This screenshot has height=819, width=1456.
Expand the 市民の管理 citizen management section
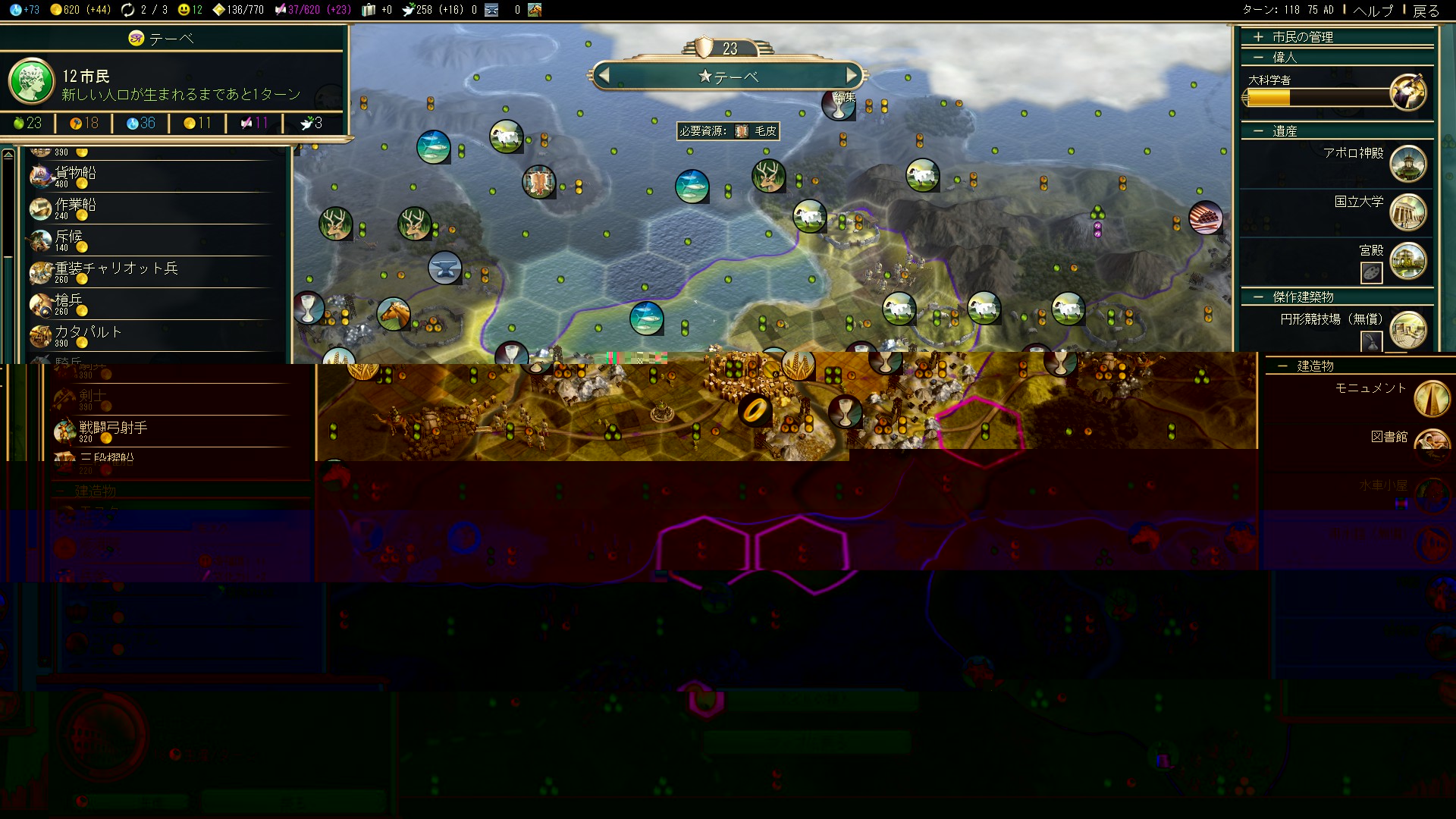[1301, 36]
